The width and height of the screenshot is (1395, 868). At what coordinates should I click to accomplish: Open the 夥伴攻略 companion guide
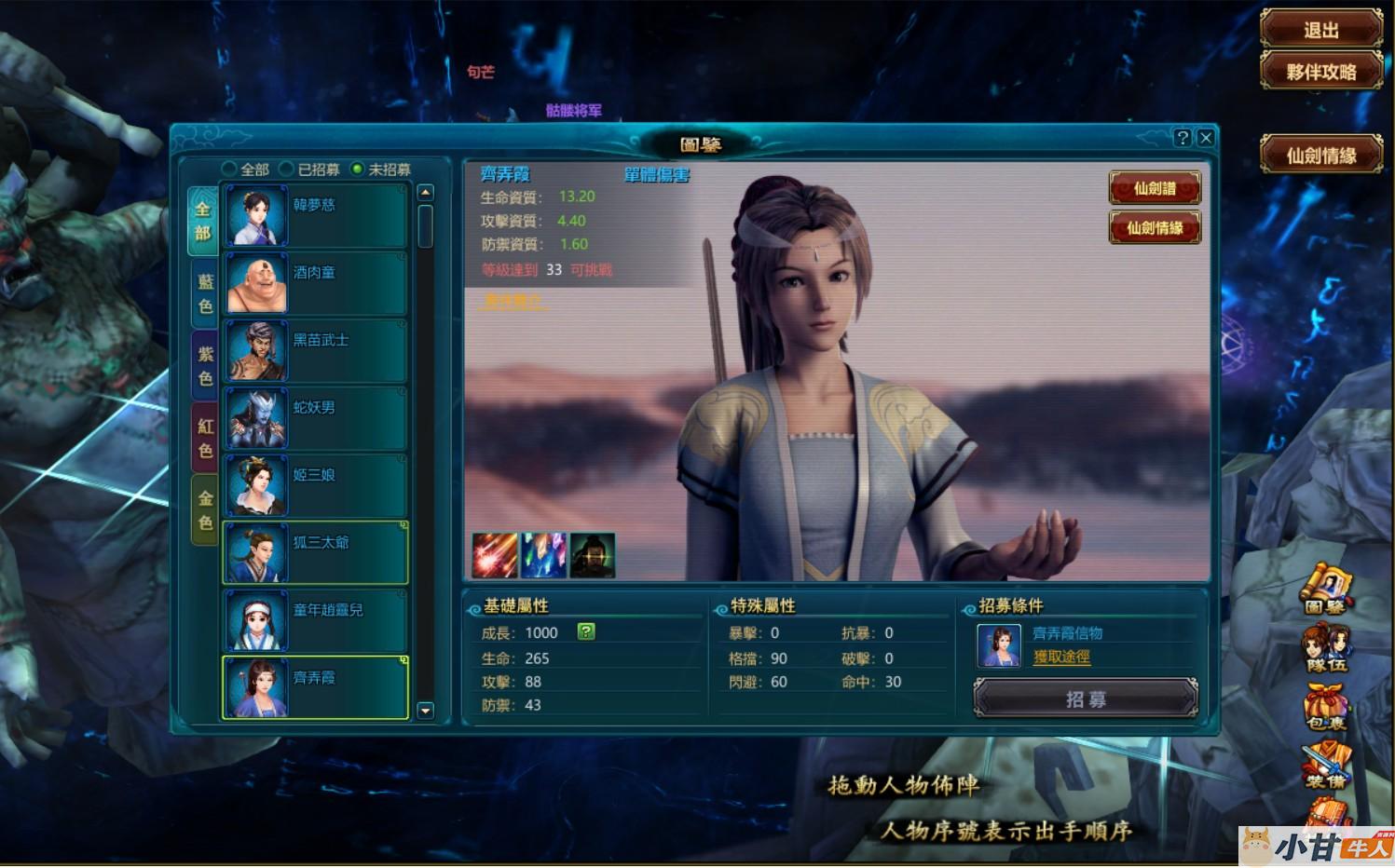click(x=1320, y=72)
